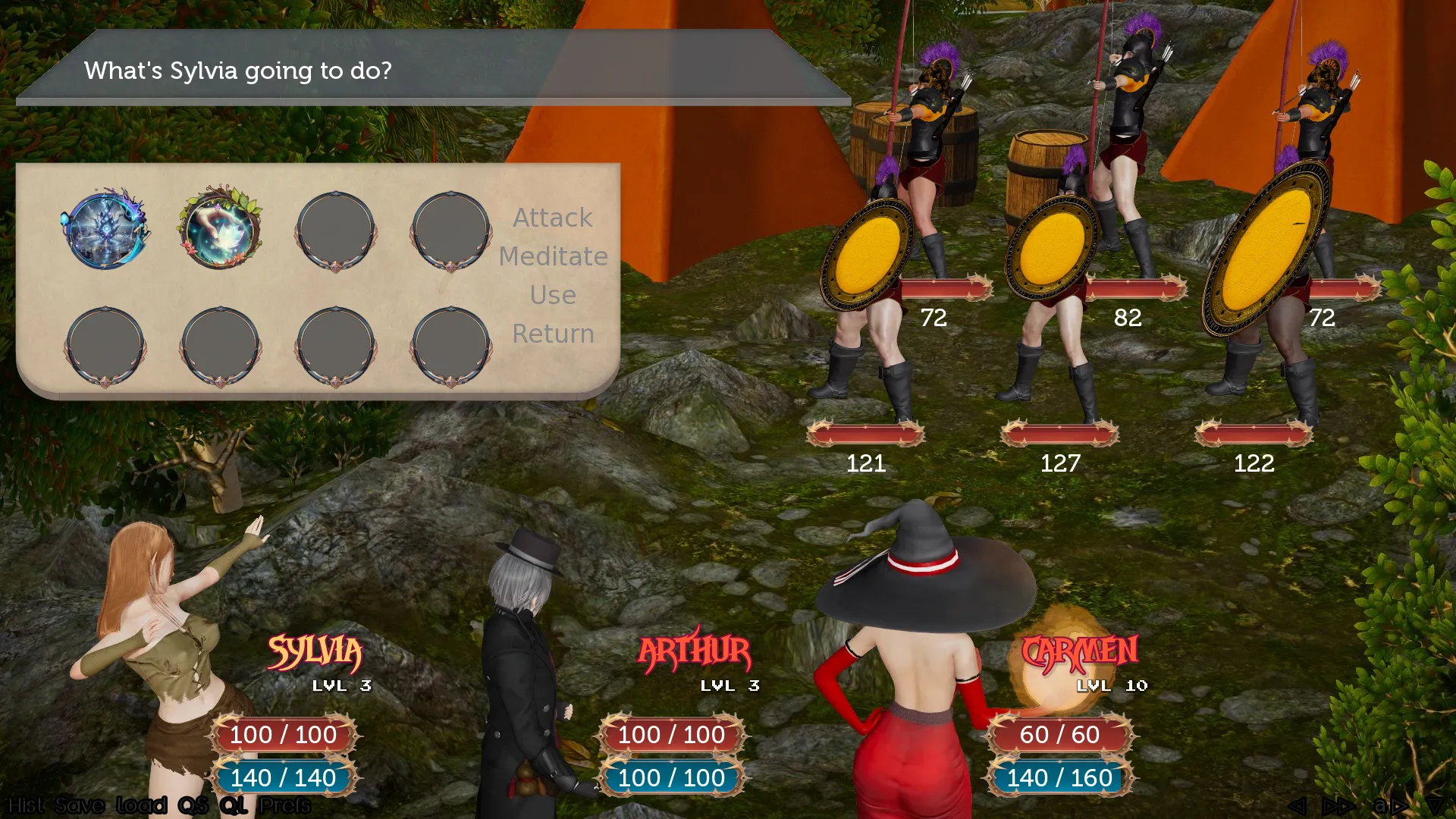Click the rollback left-arrow button
Screen dimensions: 1456x819
click(x=1298, y=805)
